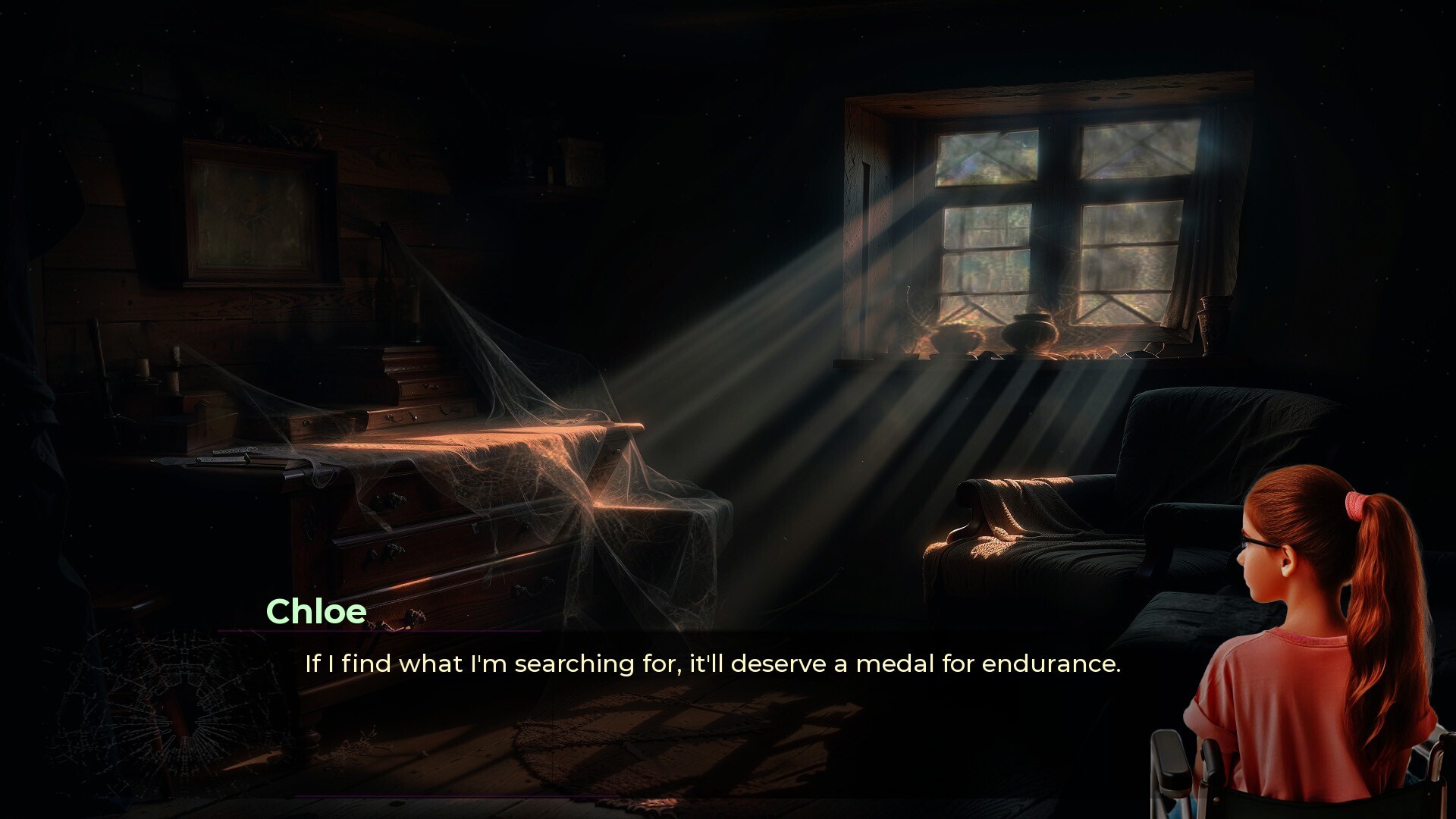Advance Chloe's dialogue text box
Image resolution: width=1456 pixels, height=819 pixels.
pos(711,664)
